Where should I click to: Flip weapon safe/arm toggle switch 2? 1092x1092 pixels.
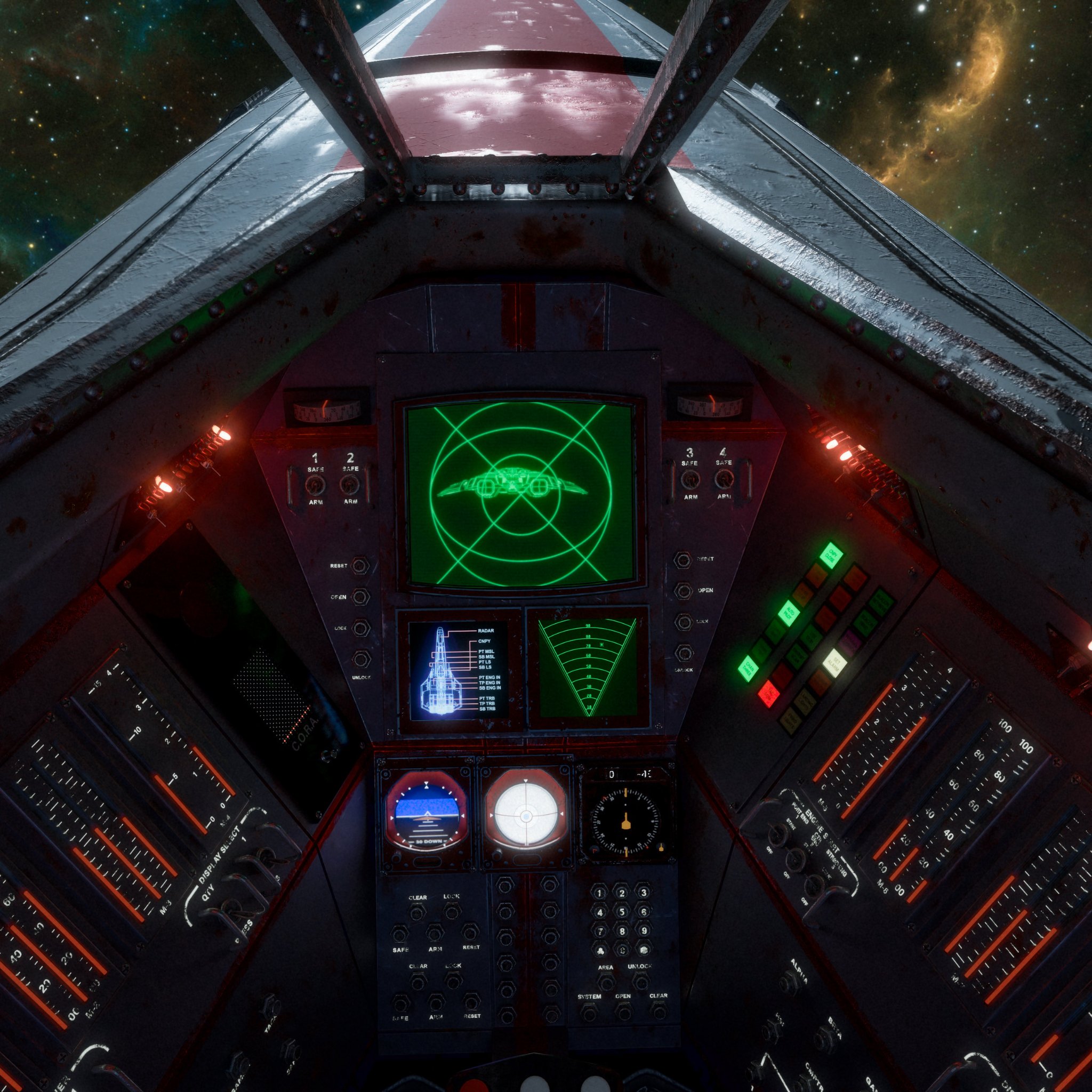(x=350, y=484)
